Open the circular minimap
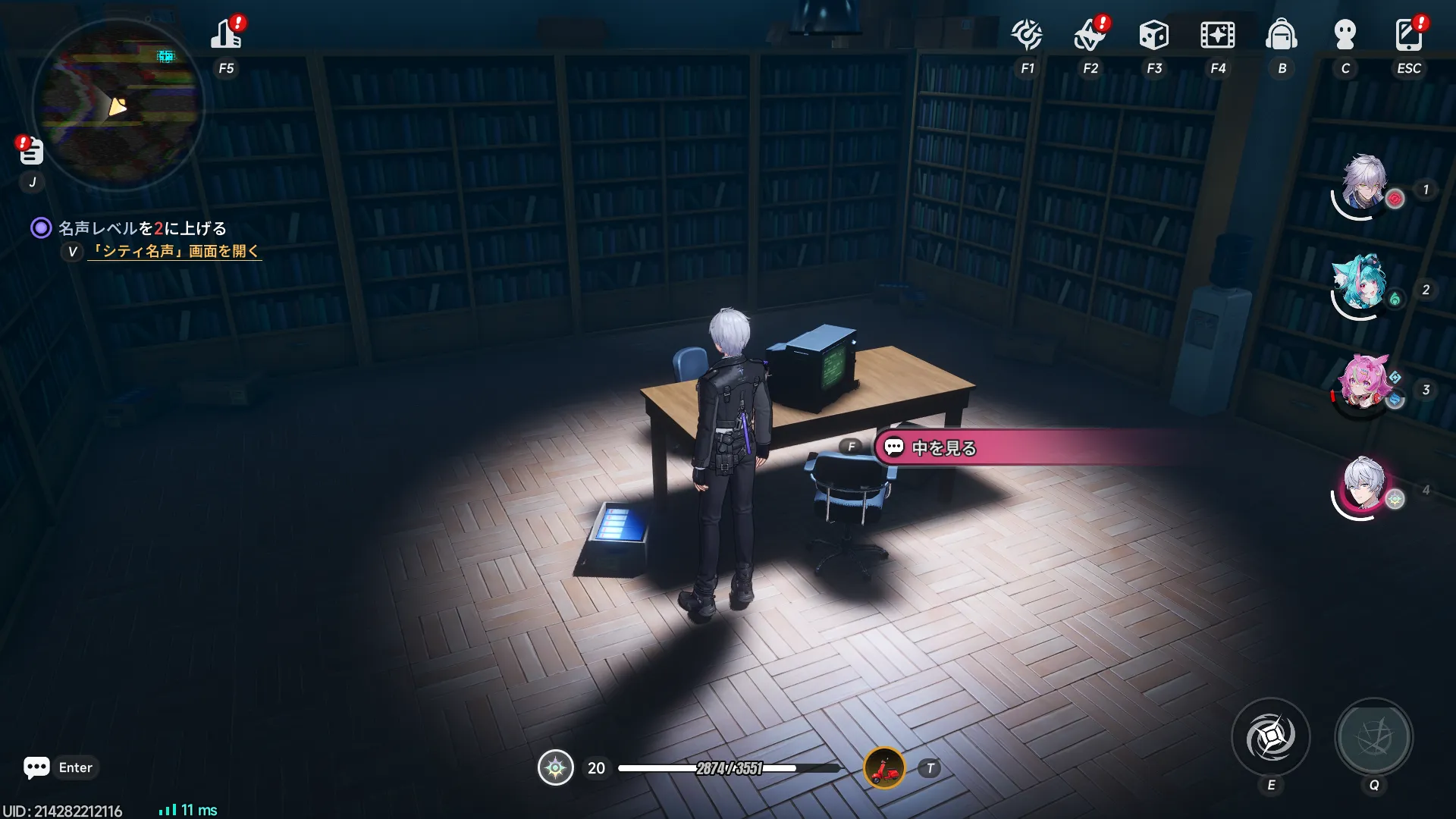Image resolution: width=1456 pixels, height=819 pixels. coord(118,104)
